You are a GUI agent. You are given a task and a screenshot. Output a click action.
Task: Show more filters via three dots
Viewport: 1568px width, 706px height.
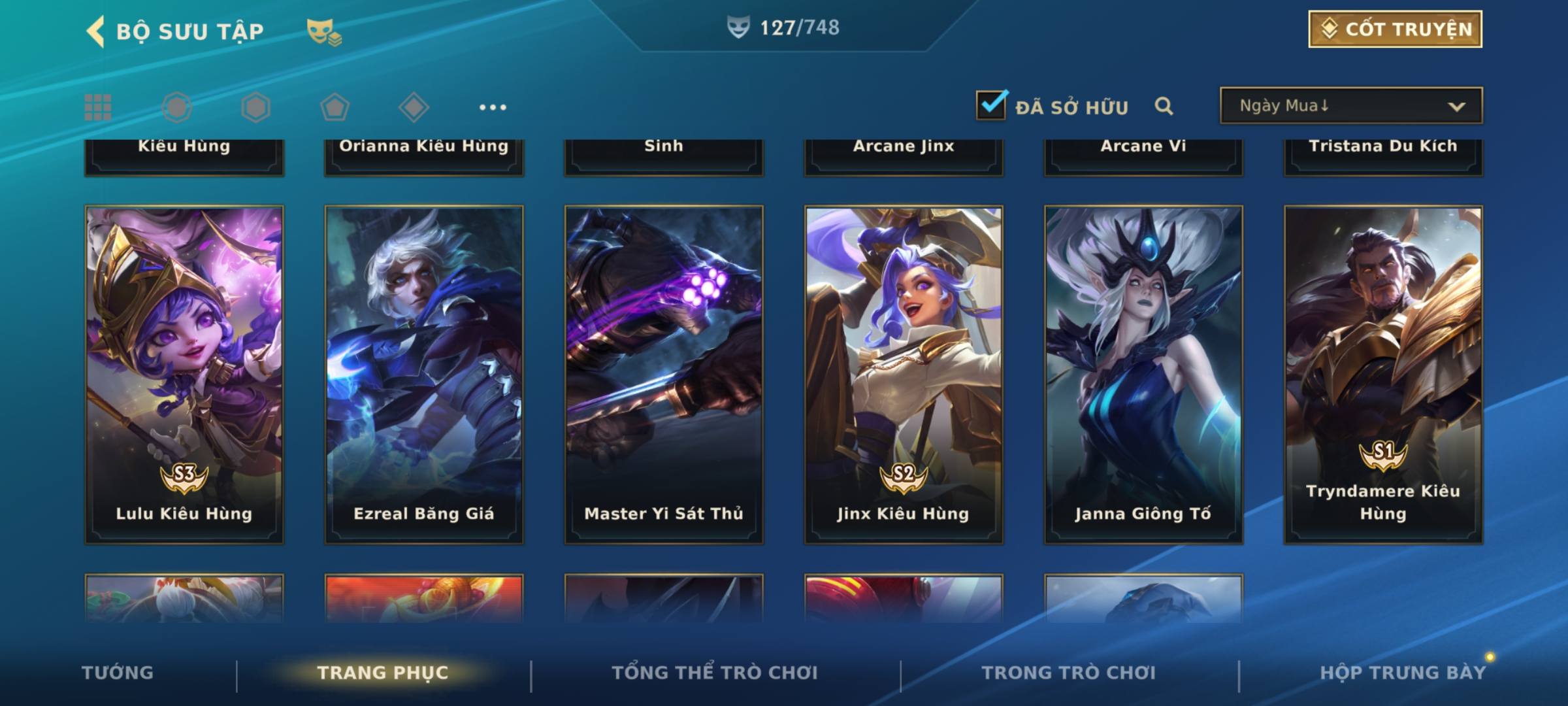[x=493, y=107]
